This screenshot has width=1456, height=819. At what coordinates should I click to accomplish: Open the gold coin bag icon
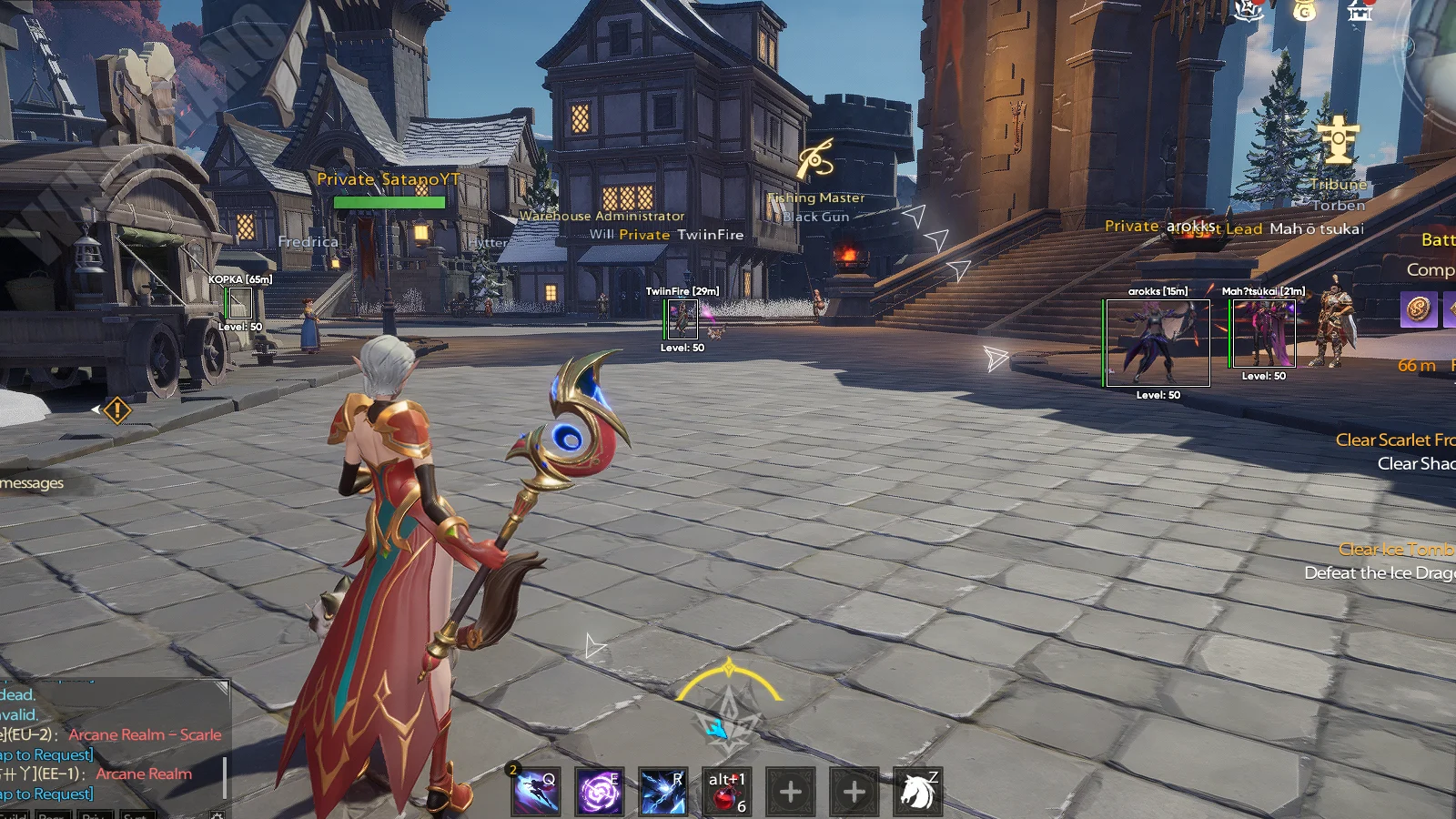pos(1304,11)
